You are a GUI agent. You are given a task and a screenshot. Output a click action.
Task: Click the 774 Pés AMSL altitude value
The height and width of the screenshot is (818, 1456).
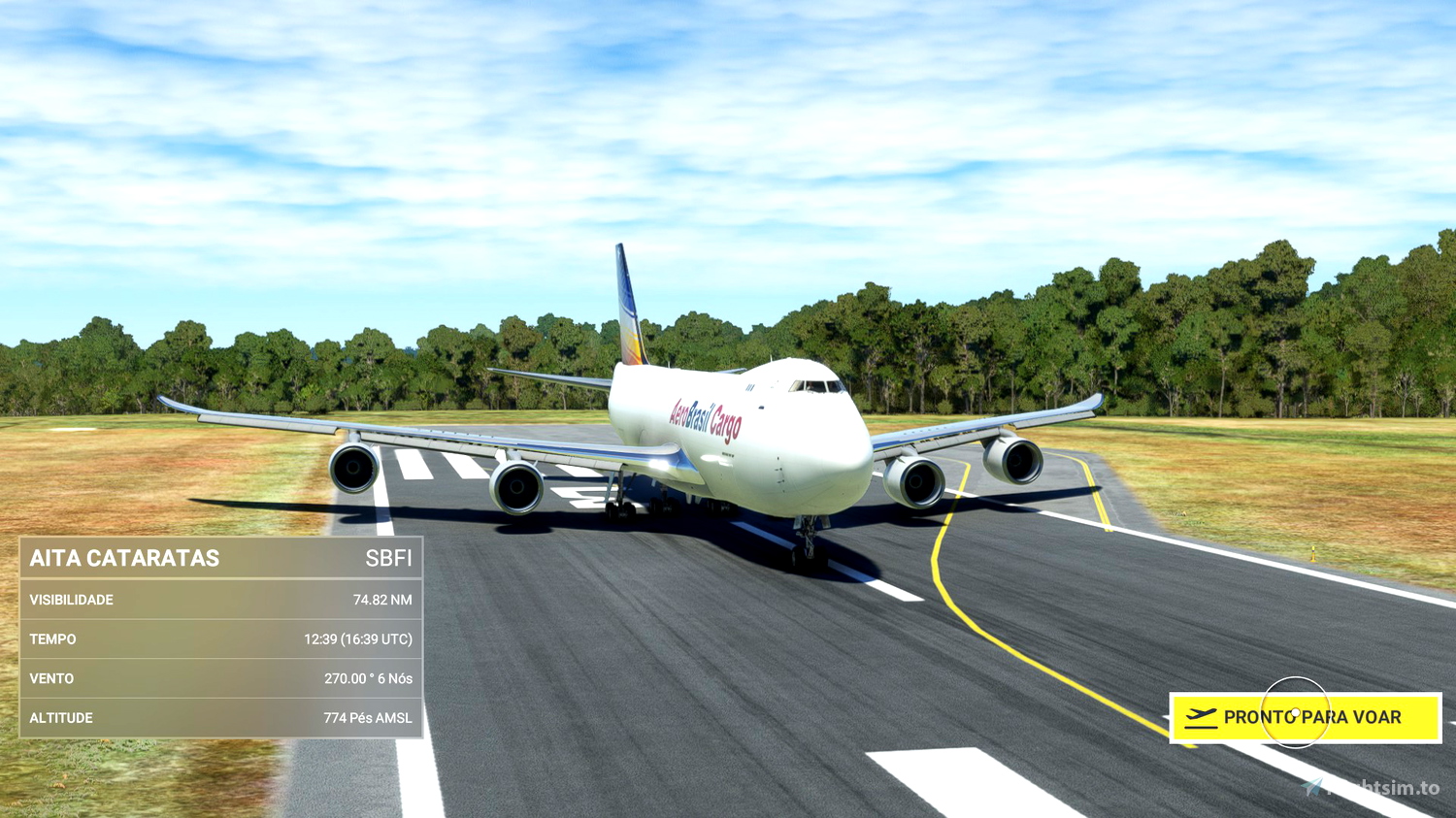(369, 717)
